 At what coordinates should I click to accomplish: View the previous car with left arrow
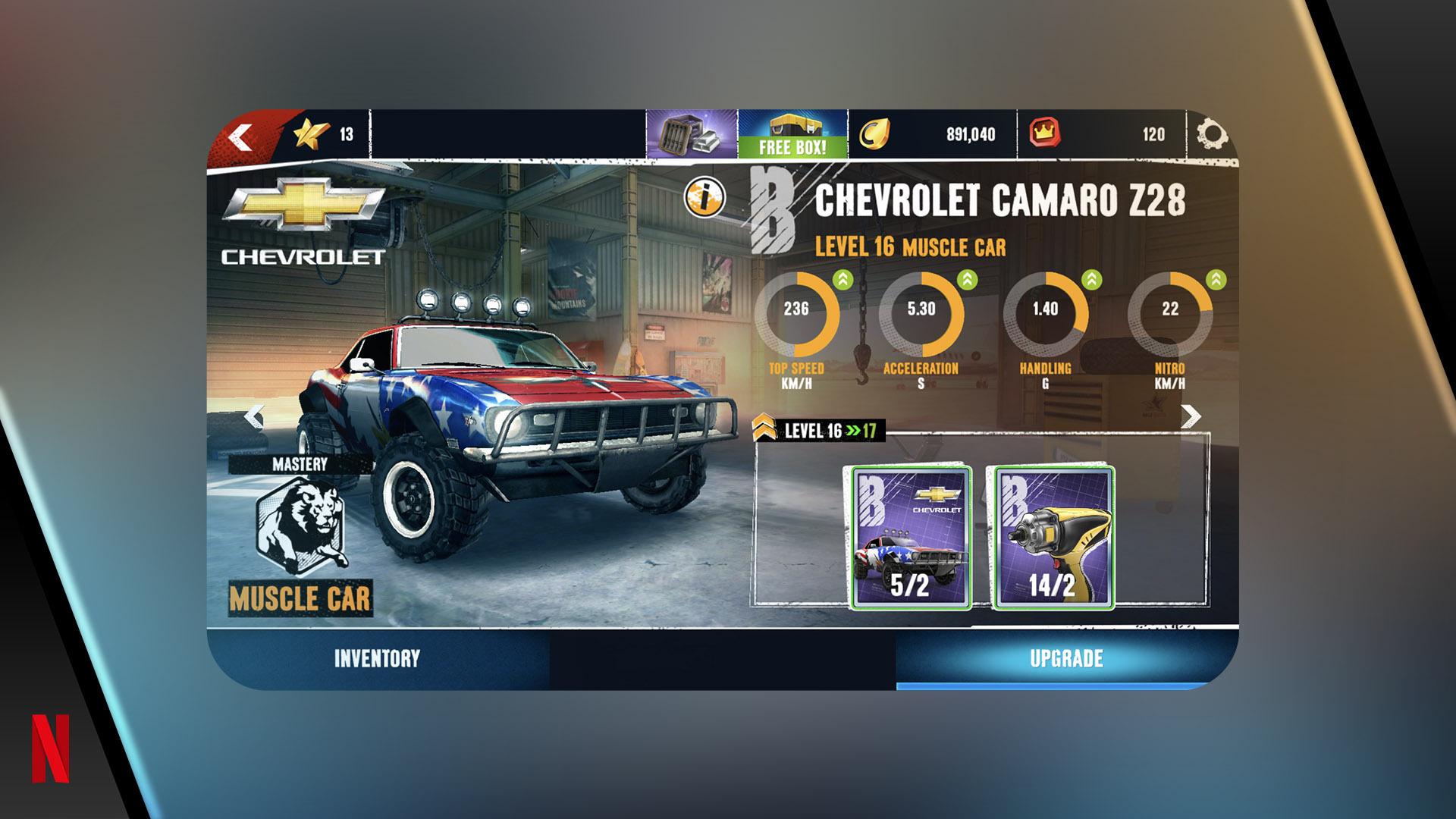click(x=254, y=416)
